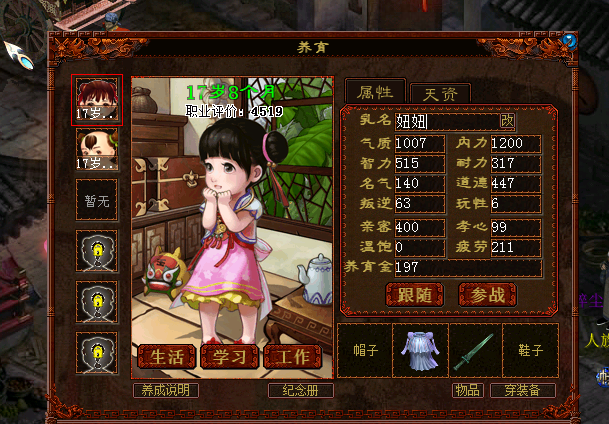Activate the 跟随 button
Screen dimensions: 609x424
pyautogui.click(x=414, y=294)
